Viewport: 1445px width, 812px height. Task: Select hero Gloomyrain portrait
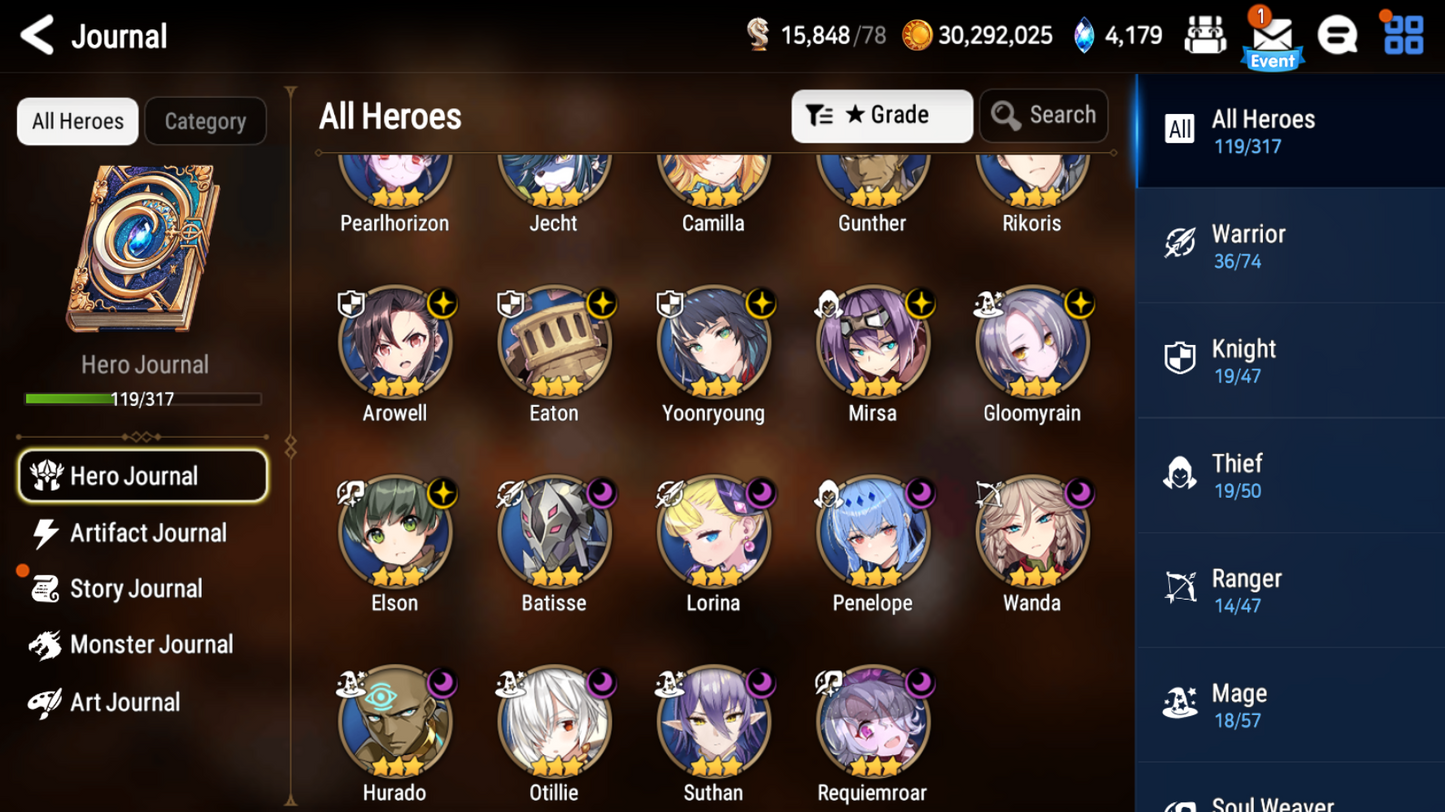click(x=1031, y=343)
